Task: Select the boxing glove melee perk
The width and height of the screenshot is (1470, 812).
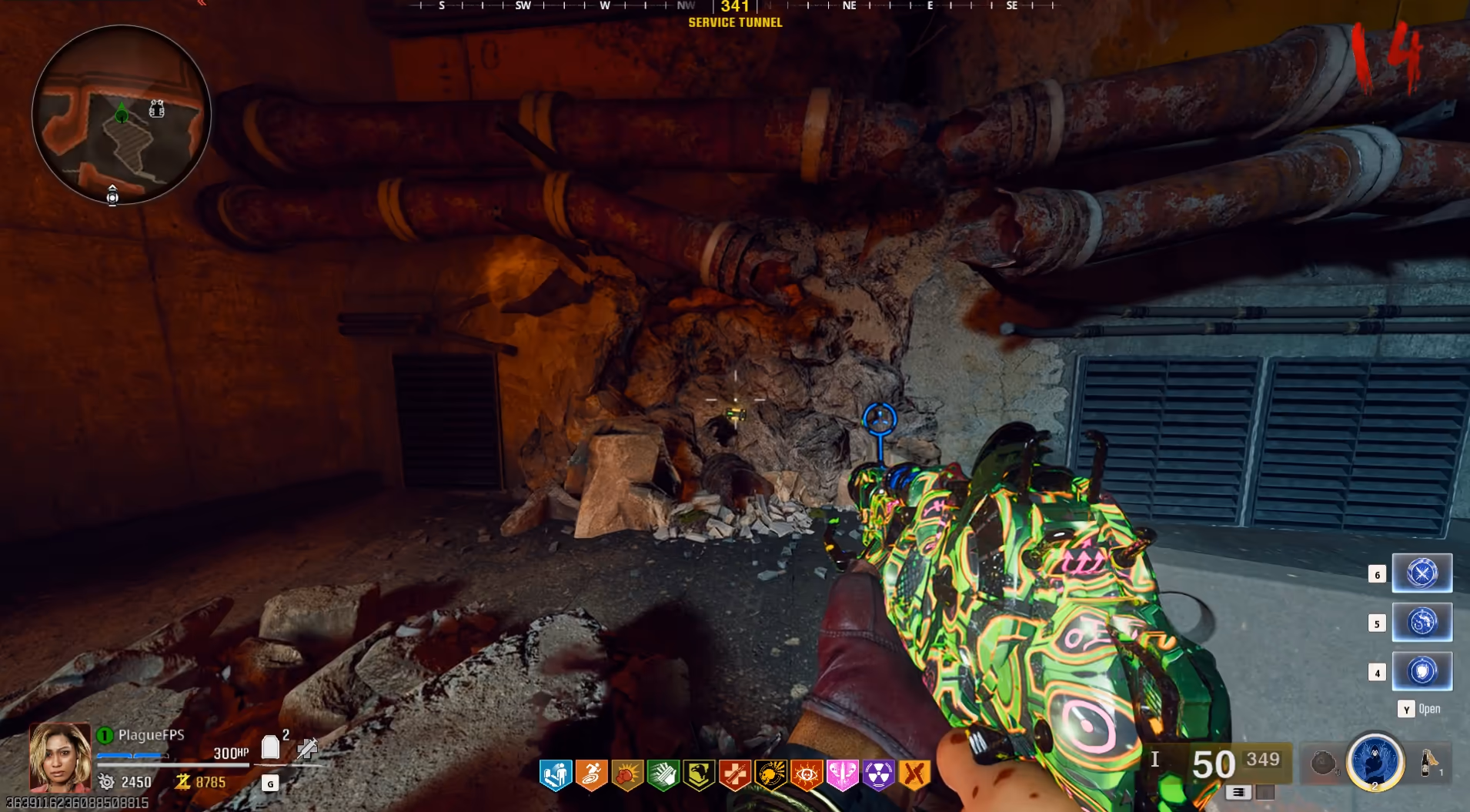Action: 627,775
